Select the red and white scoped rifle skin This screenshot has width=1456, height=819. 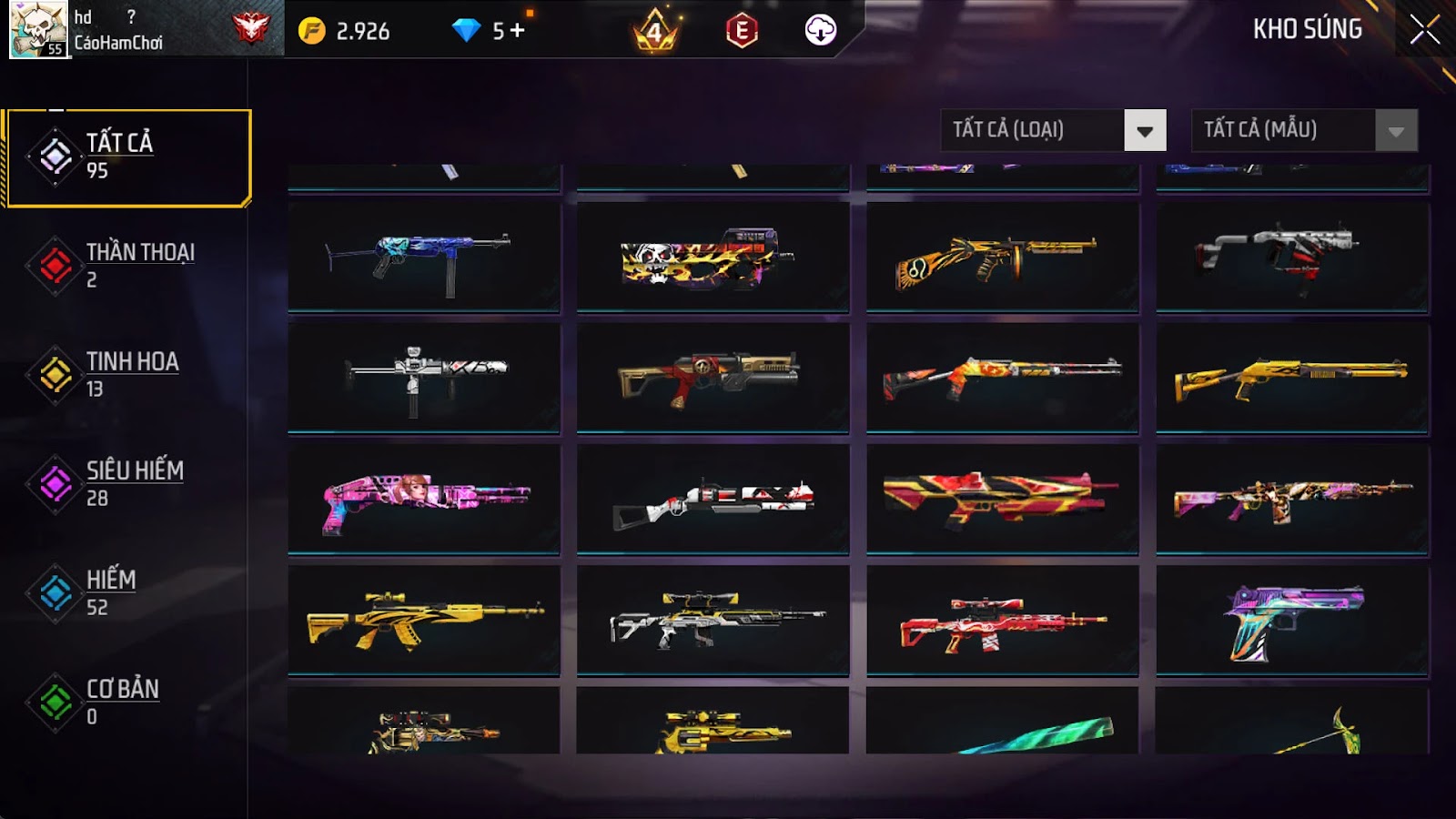[x=1002, y=621]
